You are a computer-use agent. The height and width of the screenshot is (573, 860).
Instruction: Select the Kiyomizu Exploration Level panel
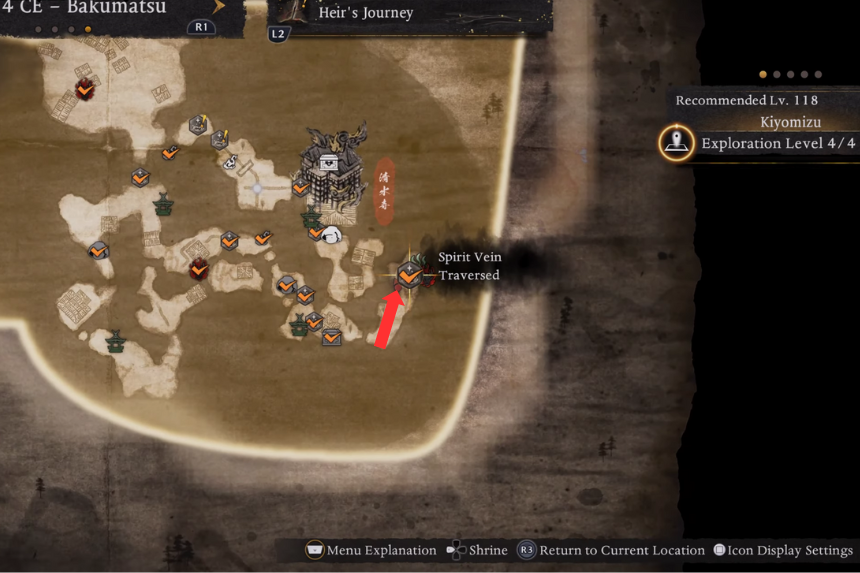point(762,143)
